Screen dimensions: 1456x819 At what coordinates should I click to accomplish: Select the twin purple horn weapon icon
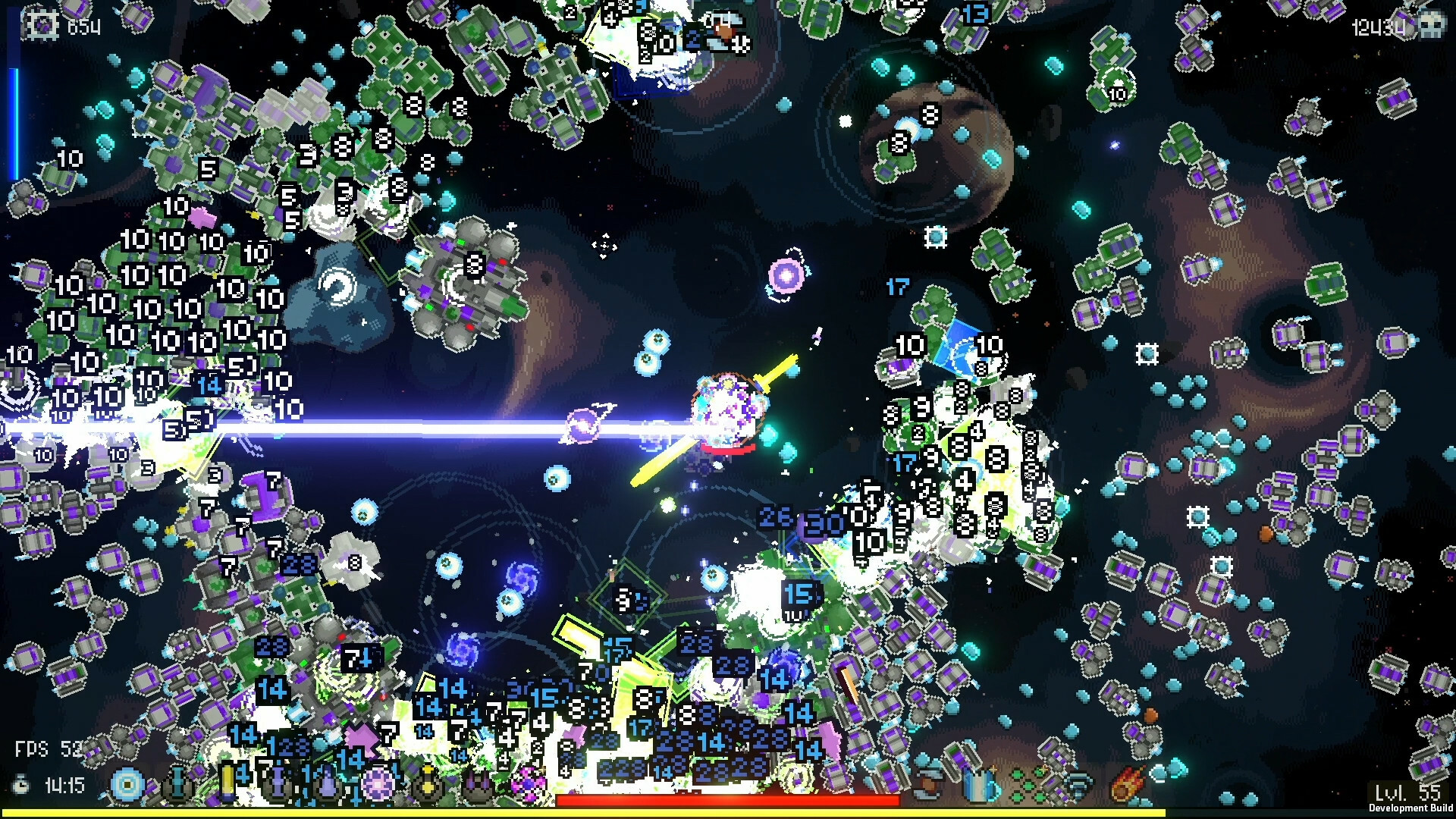(477, 786)
